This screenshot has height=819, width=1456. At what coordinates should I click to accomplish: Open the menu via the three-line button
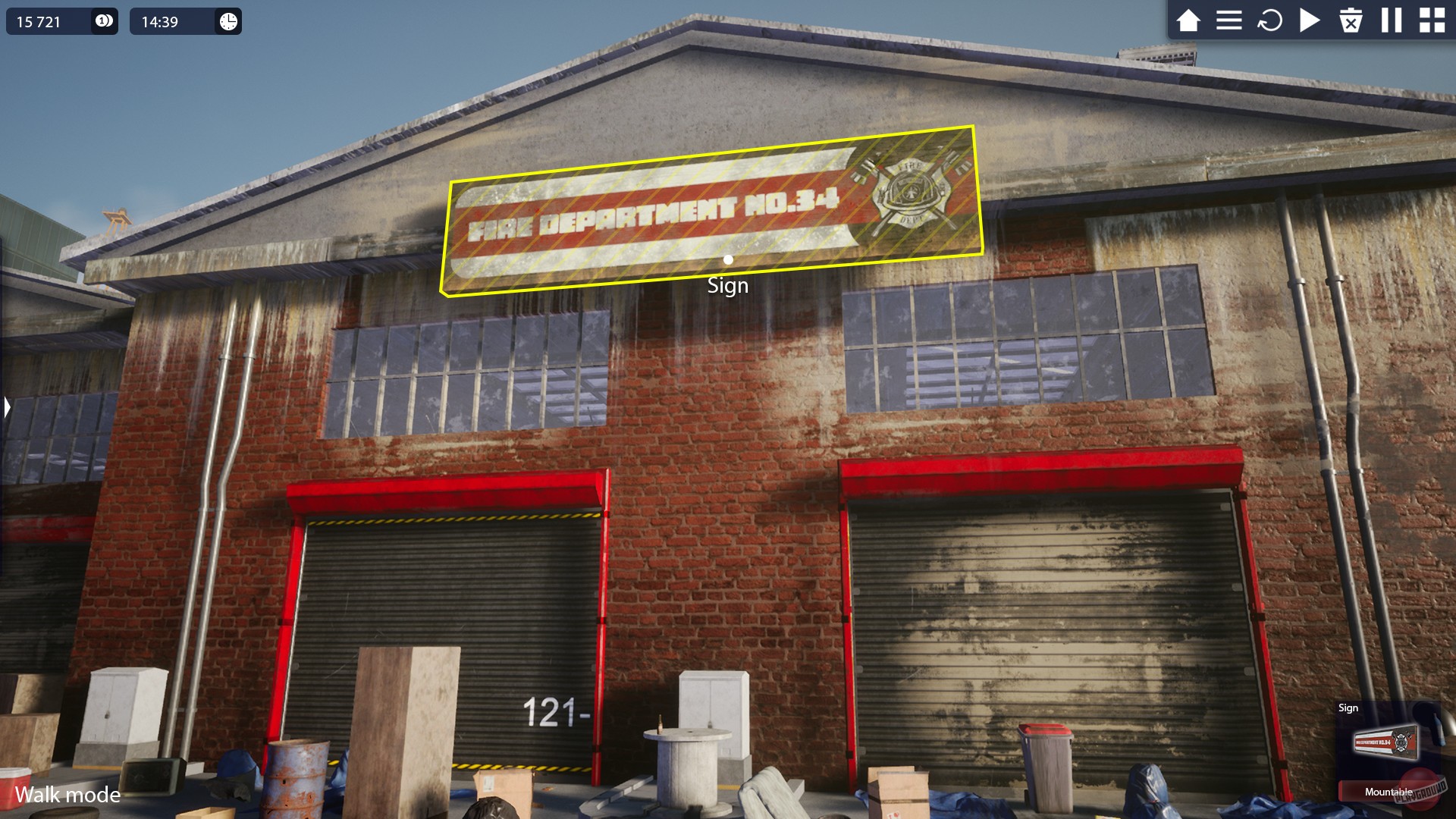[1229, 21]
